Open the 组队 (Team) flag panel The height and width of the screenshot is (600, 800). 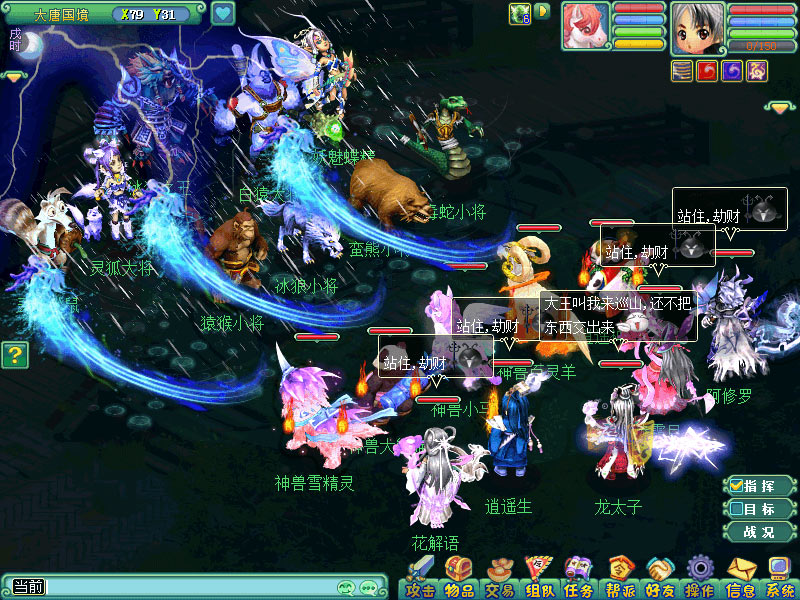coord(539,578)
